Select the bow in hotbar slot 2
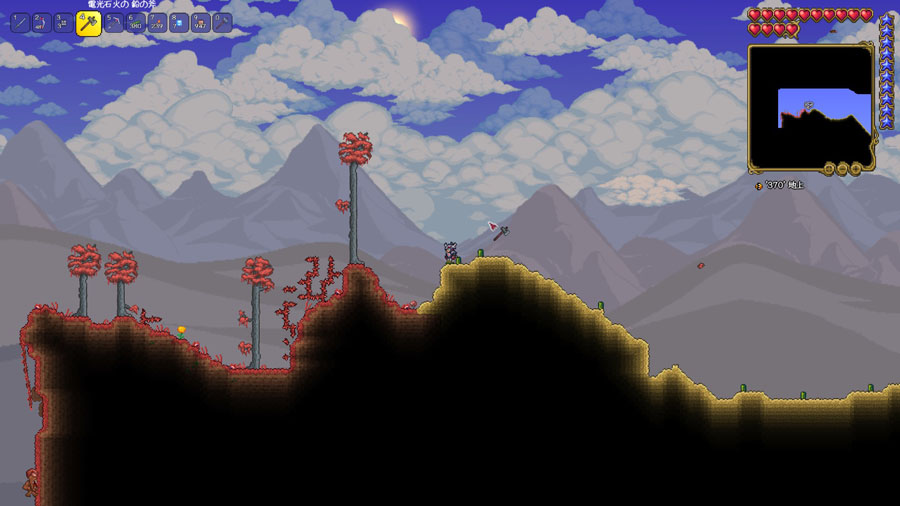This screenshot has height=506, width=900. click(42, 22)
